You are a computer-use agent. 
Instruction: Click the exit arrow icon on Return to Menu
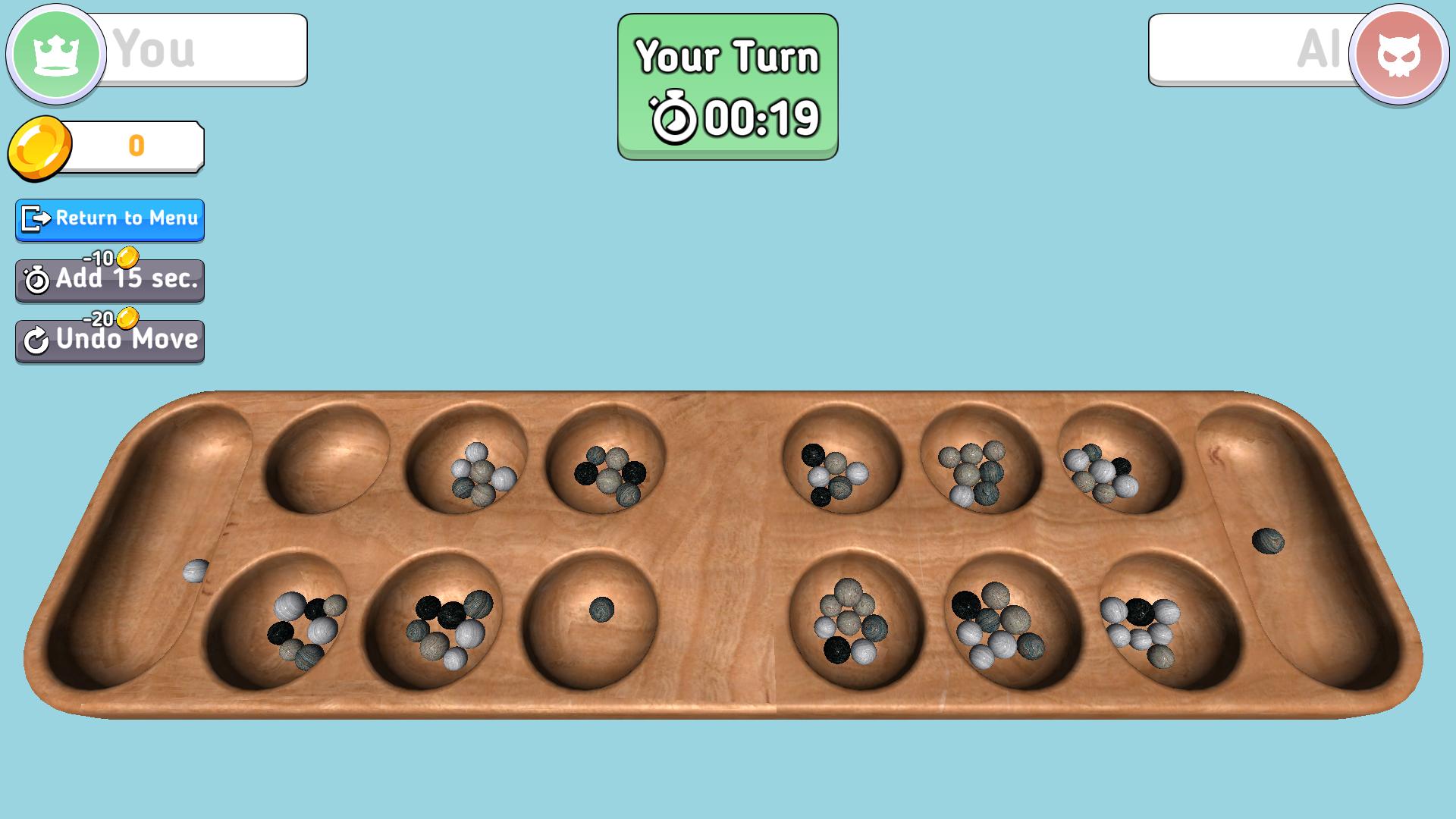tap(33, 220)
